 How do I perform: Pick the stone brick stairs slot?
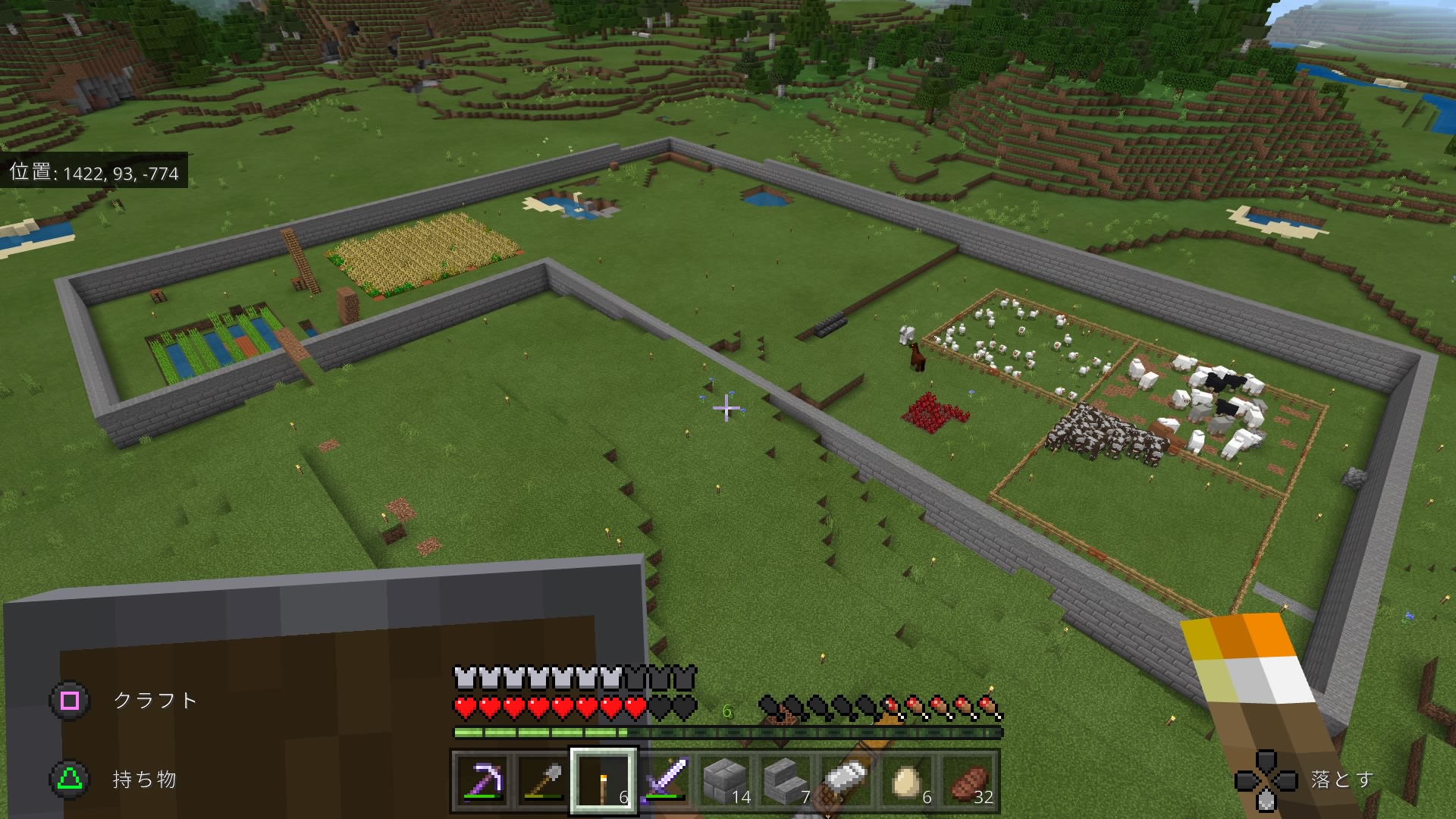[786, 780]
